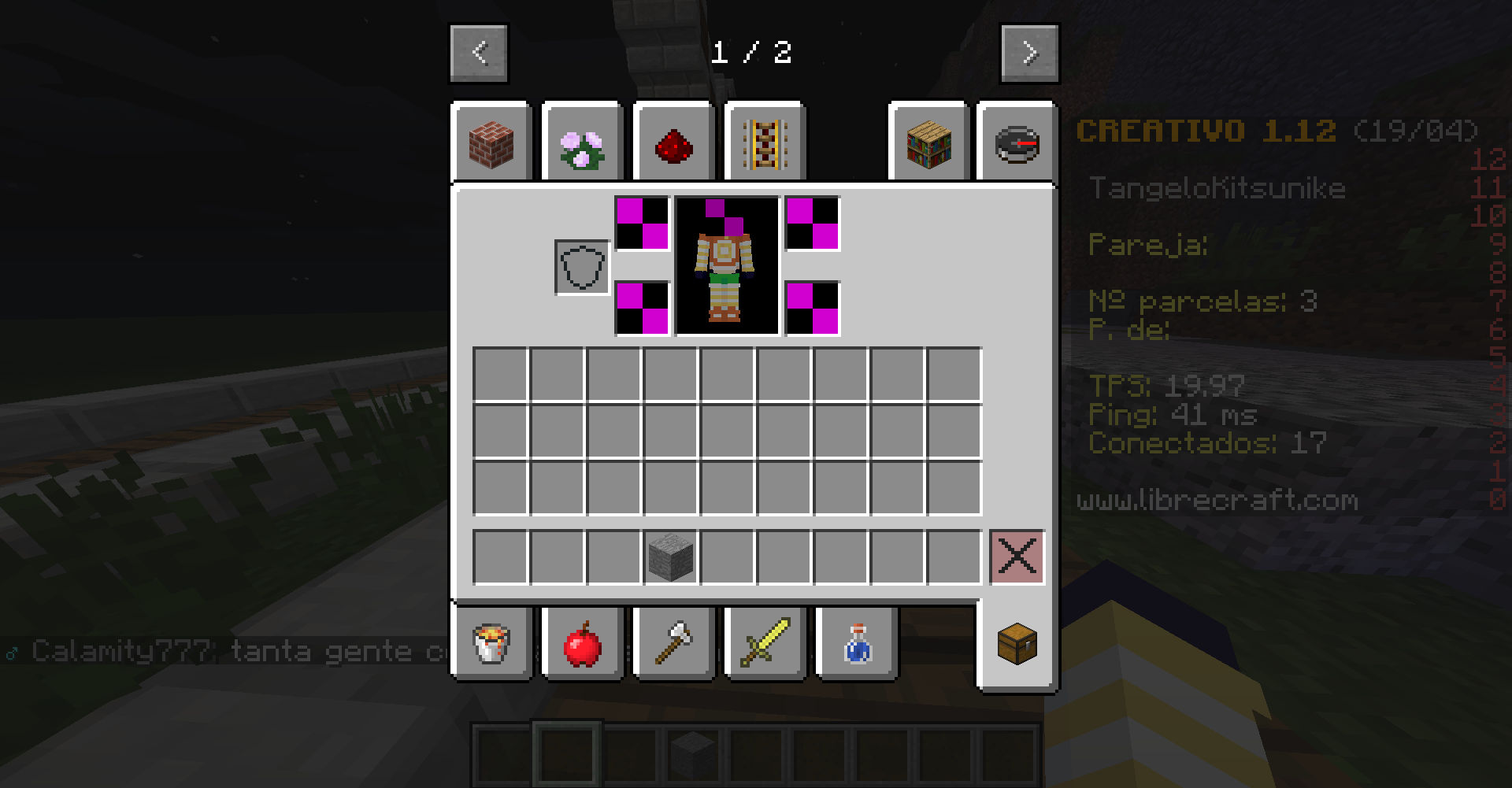Open the brick Building Blocks tab
This screenshot has height=788, width=1512.
[491, 145]
